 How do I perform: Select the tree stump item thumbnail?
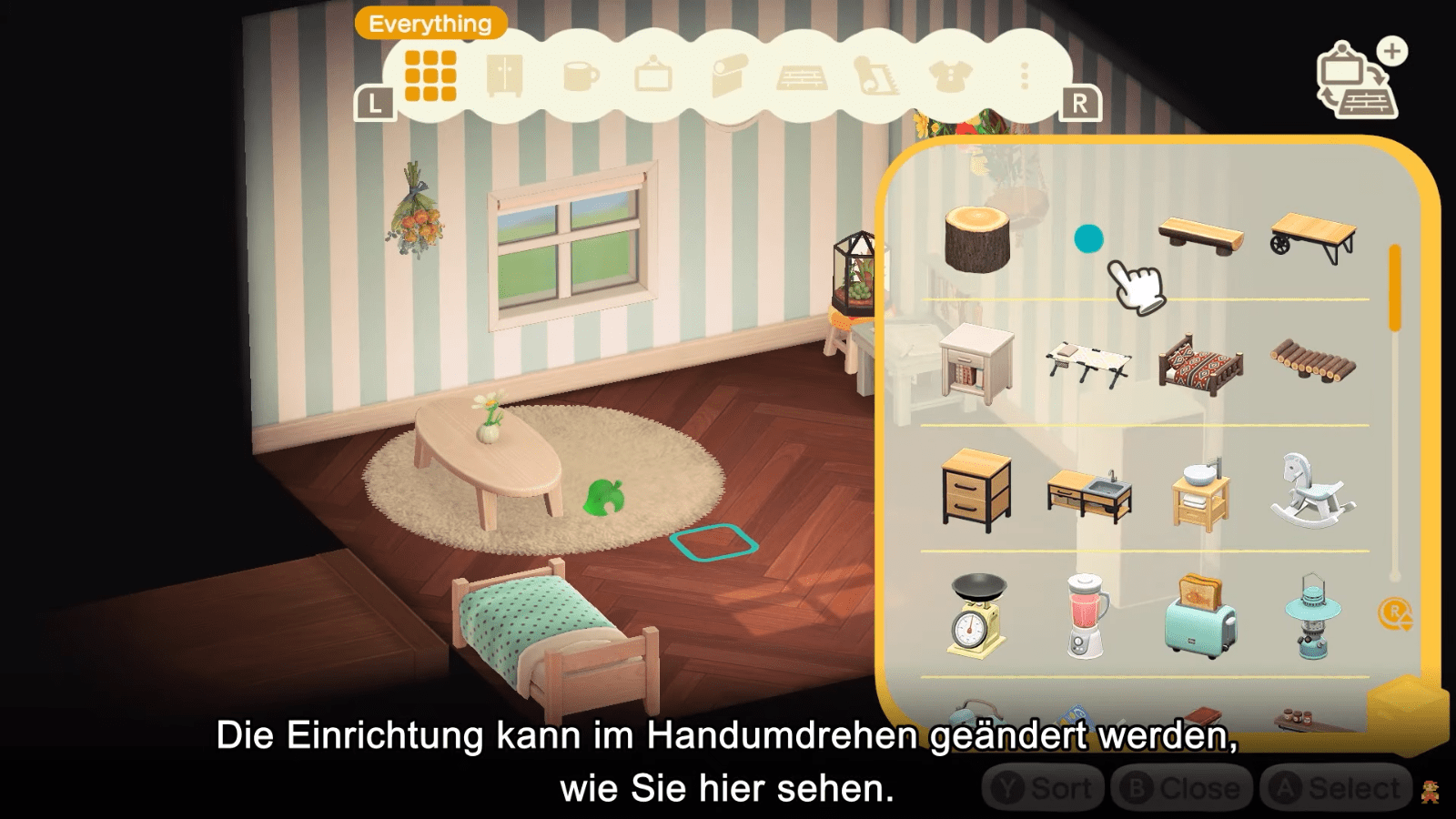click(978, 238)
